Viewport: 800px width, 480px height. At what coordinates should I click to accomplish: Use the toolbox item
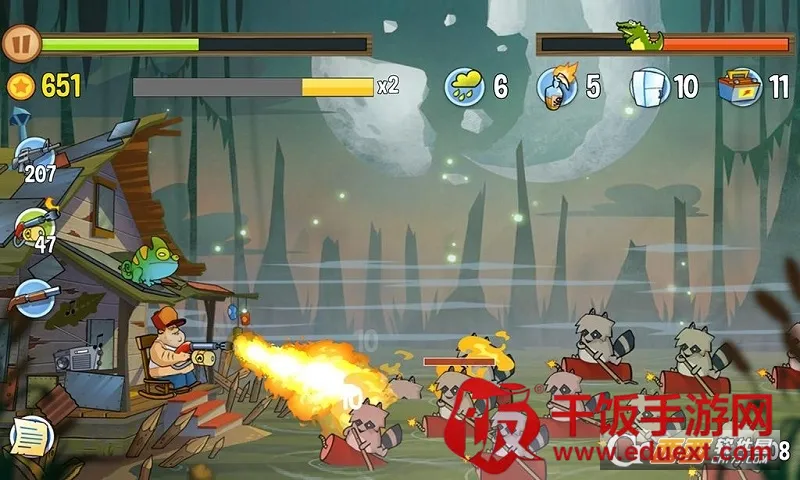coord(741,87)
